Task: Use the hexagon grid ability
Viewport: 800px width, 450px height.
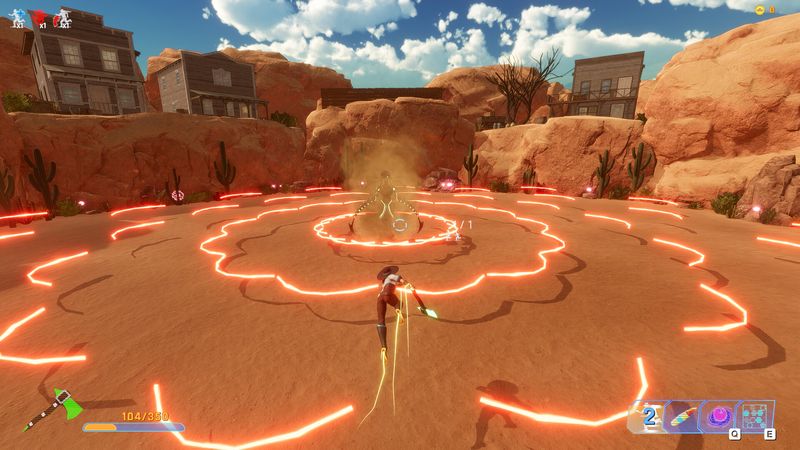Action: [x=754, y=415]
